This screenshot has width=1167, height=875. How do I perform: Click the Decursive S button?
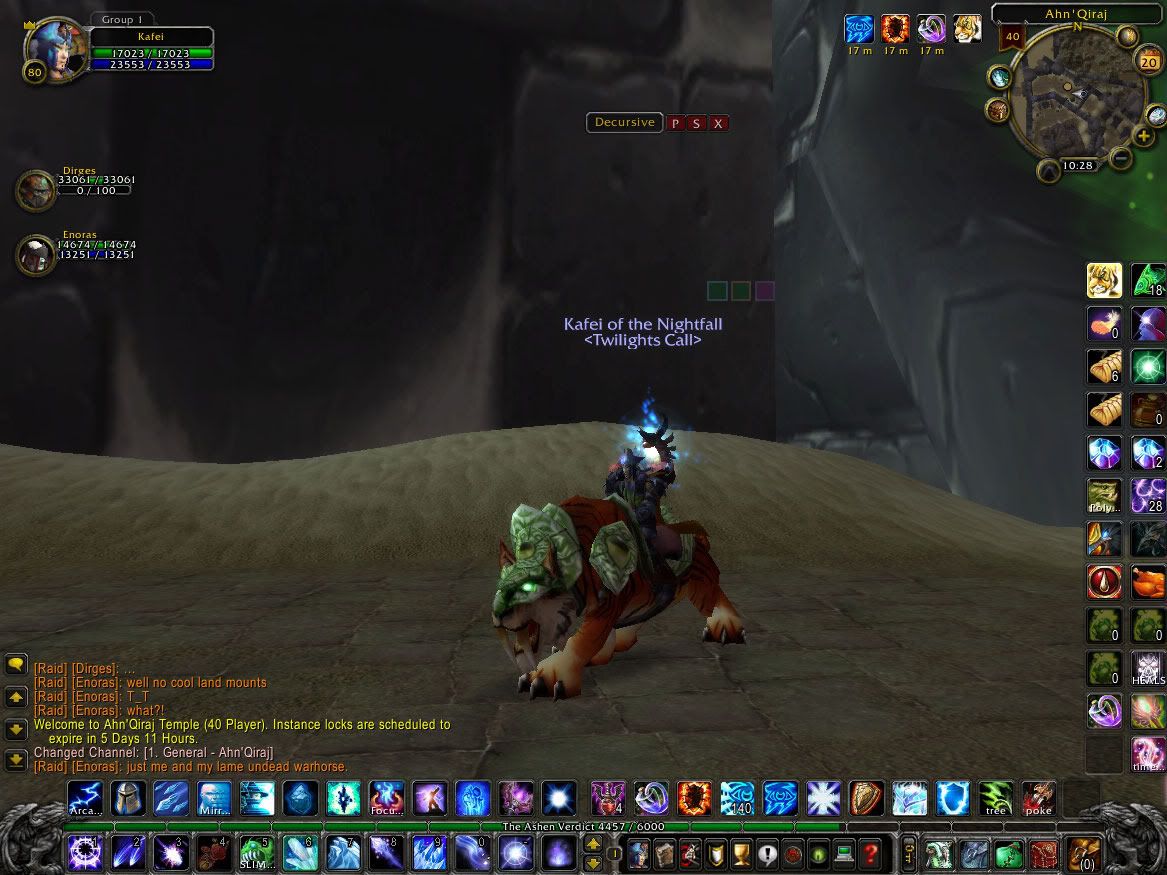tap(696, 124)
